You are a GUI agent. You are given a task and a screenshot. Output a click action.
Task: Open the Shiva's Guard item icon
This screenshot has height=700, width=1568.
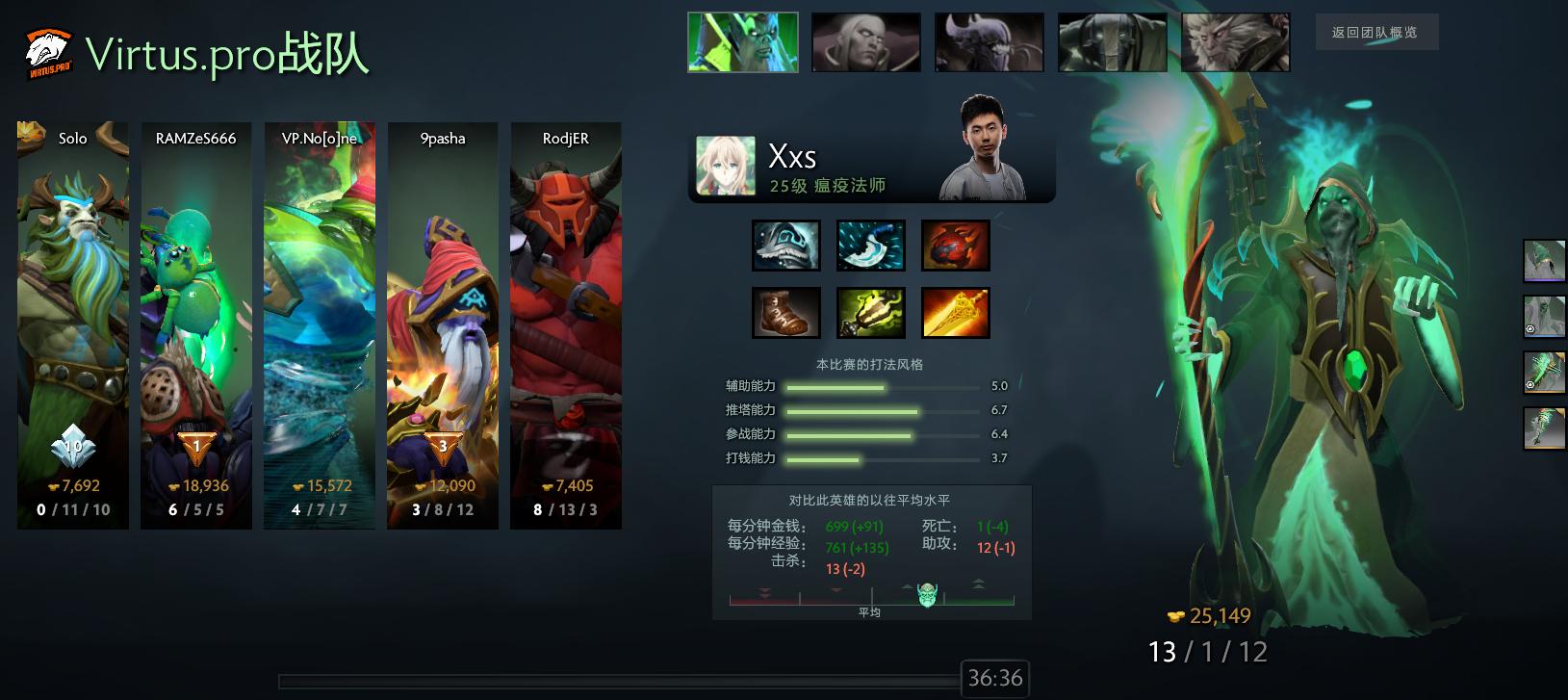click(x=786, y=246)
